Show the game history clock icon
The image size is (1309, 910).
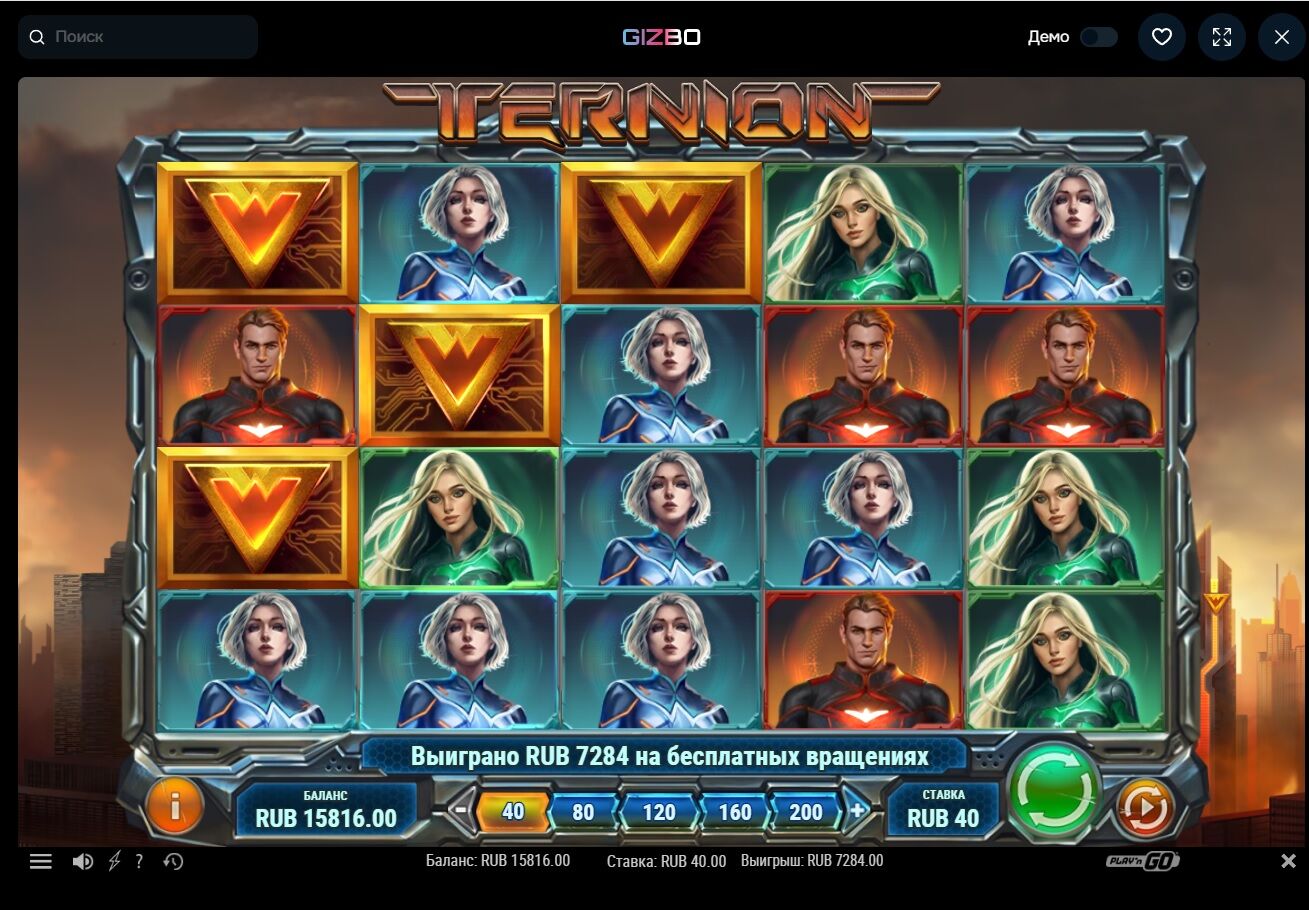pyautogui.click(x=173, y=861)
